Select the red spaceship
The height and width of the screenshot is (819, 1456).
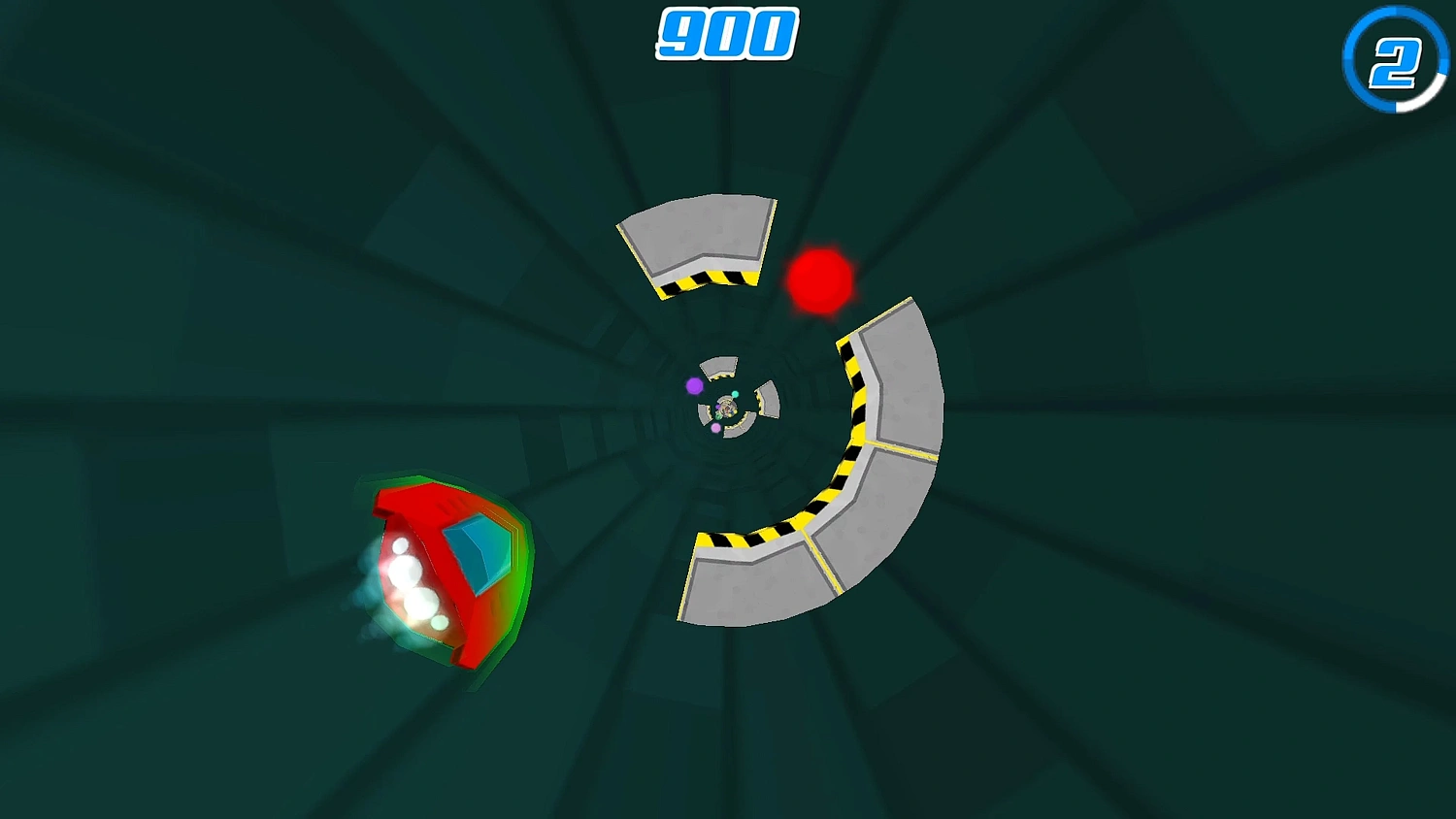pyautogui.click(x=447, y=563)
